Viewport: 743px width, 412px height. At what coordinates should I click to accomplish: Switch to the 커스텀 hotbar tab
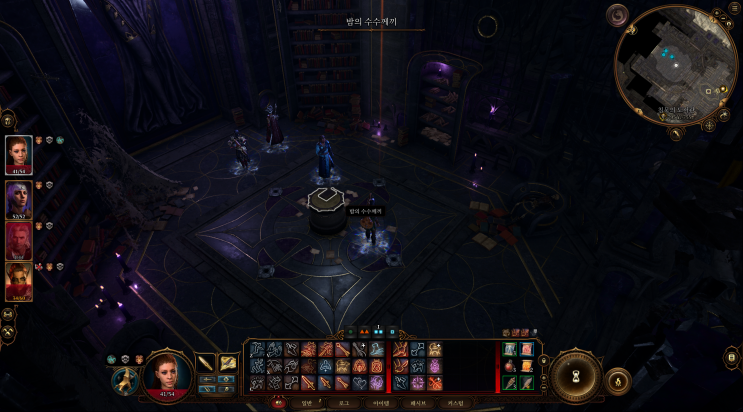457,403
